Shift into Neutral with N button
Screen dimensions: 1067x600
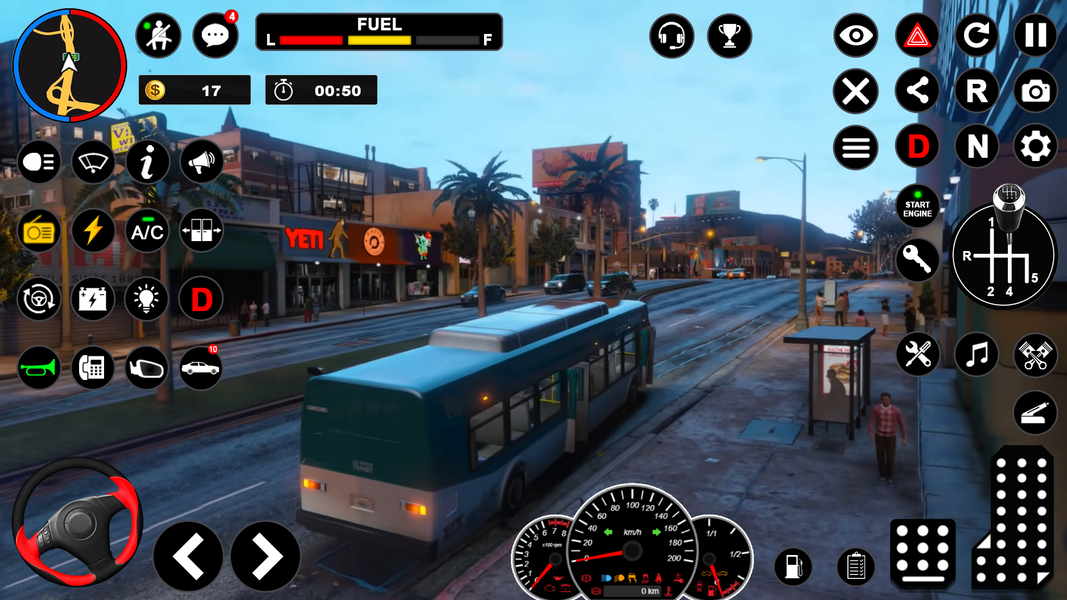click(x=976, y=147)
